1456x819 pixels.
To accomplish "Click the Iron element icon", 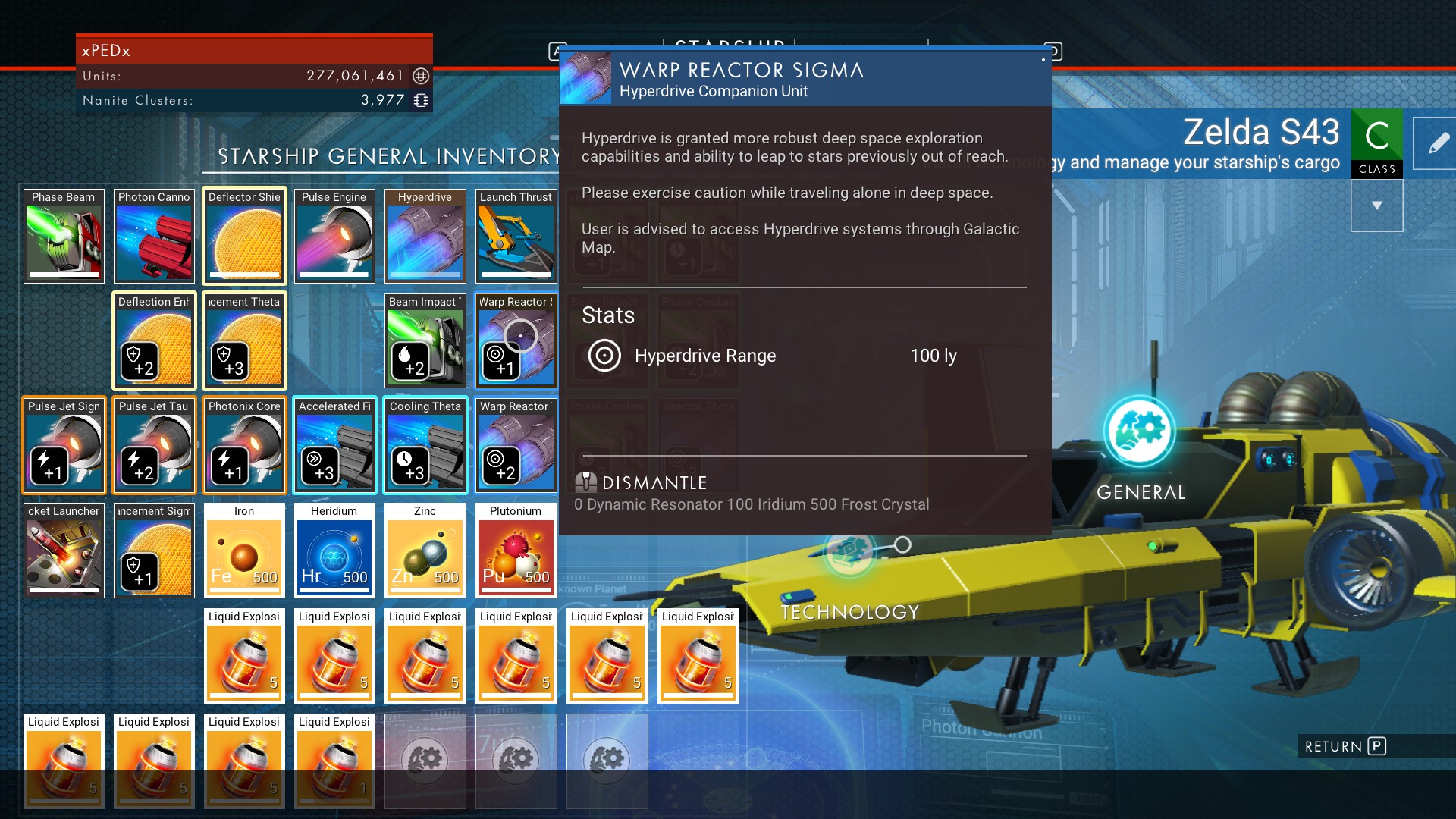I will 244,550.
